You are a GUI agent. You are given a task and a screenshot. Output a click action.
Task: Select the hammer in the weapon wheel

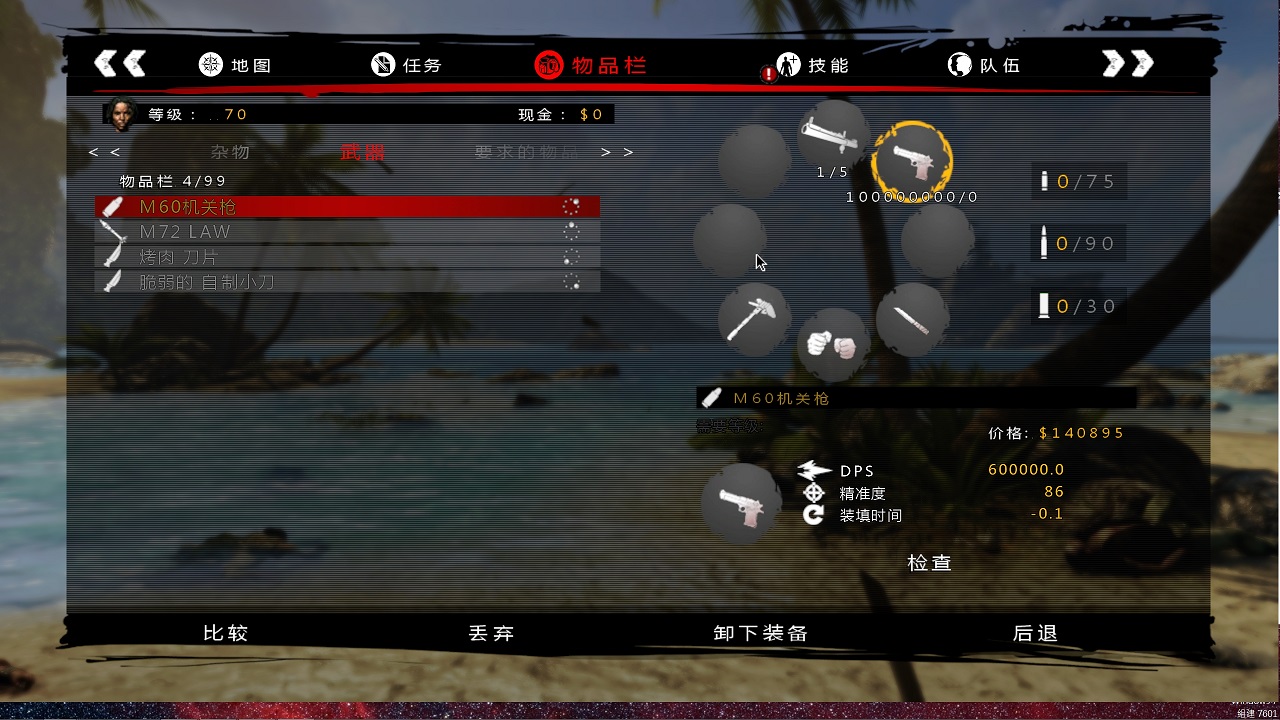tap(753, 318)
